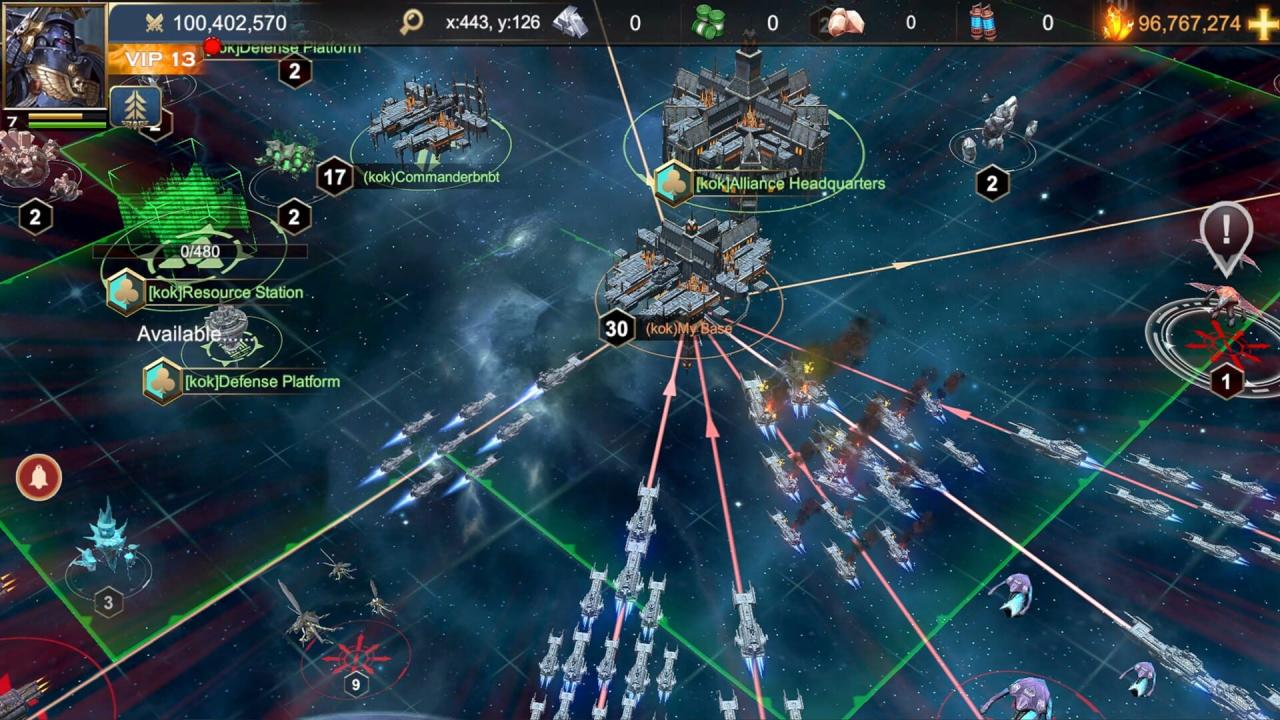
Task: Select the Alliance Headquarters label
Action: 790,184
